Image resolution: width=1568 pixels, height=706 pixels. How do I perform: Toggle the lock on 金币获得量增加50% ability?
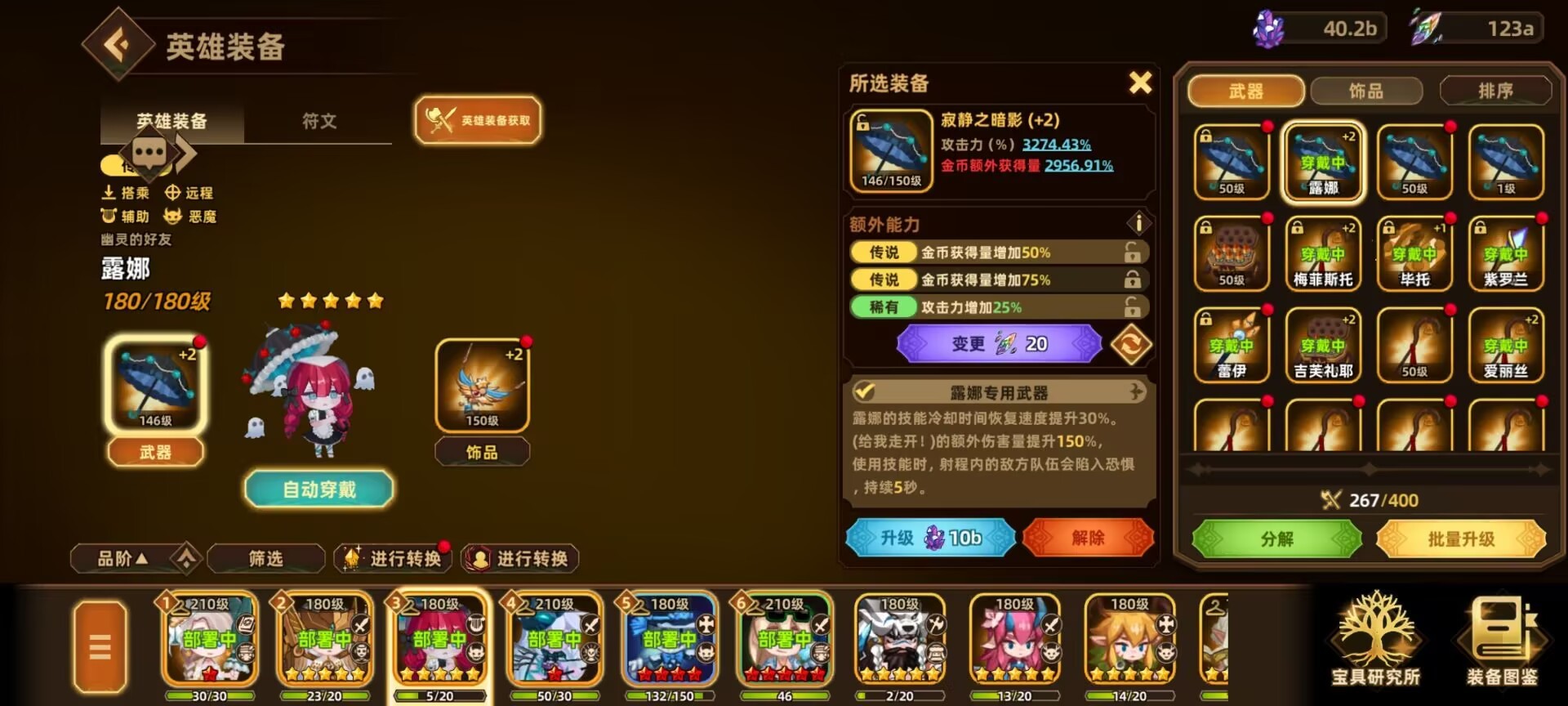coord(1132,252)
